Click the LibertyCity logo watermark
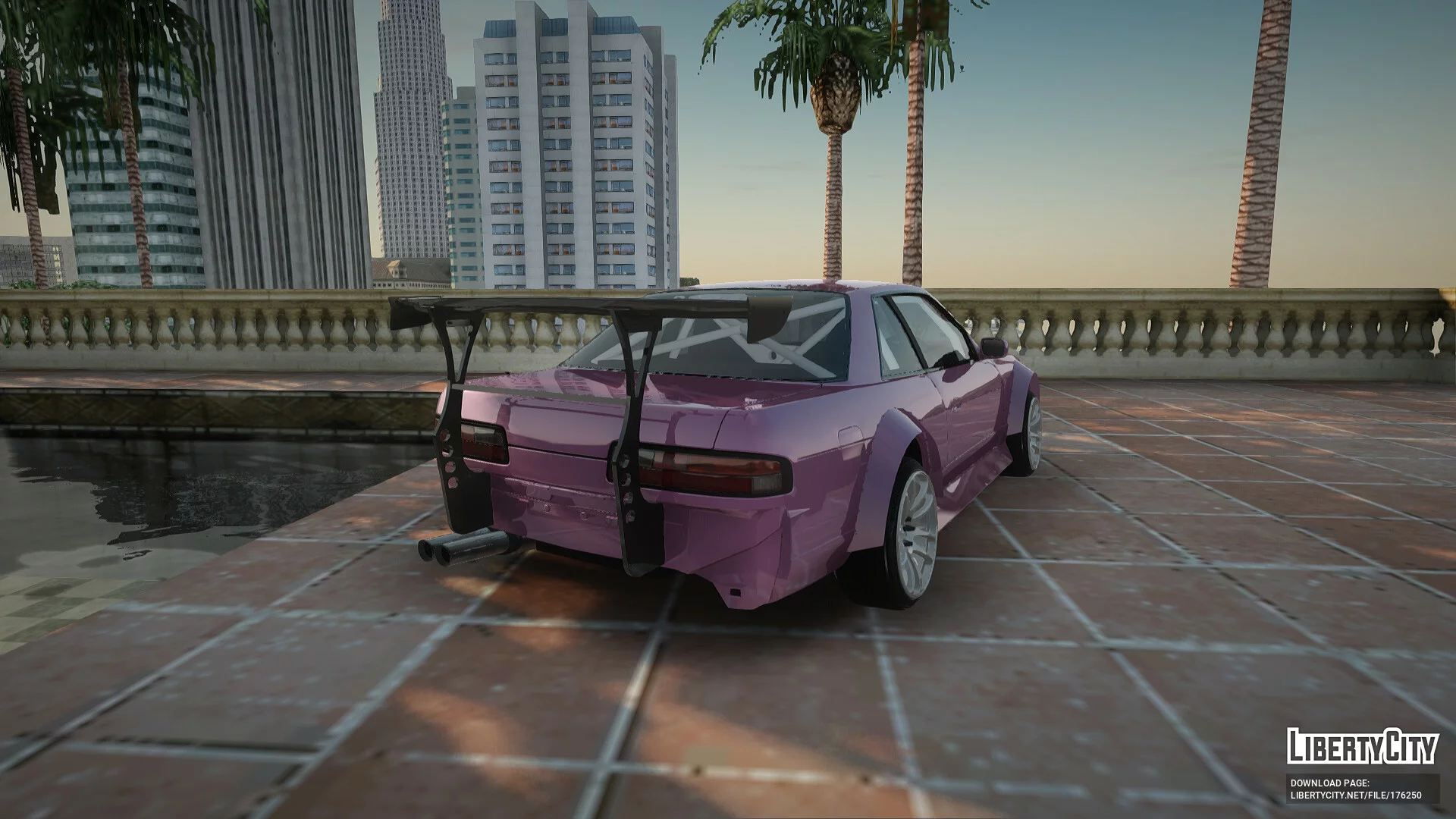The height and width of the screenshot is (819, 1456). click(x=1362, y=746)
